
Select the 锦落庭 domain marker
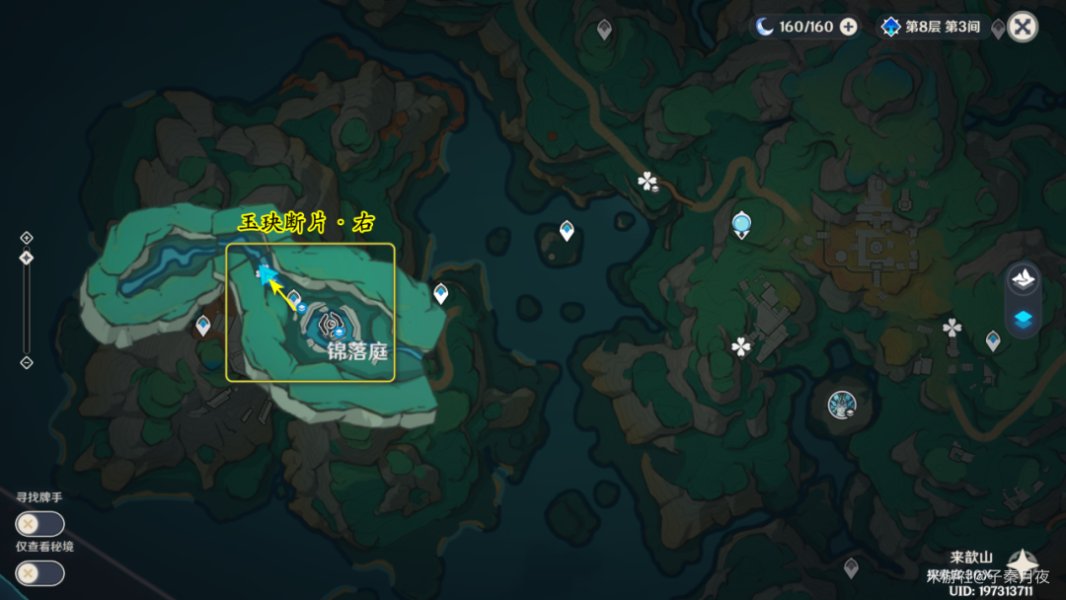tap(329, 324)
